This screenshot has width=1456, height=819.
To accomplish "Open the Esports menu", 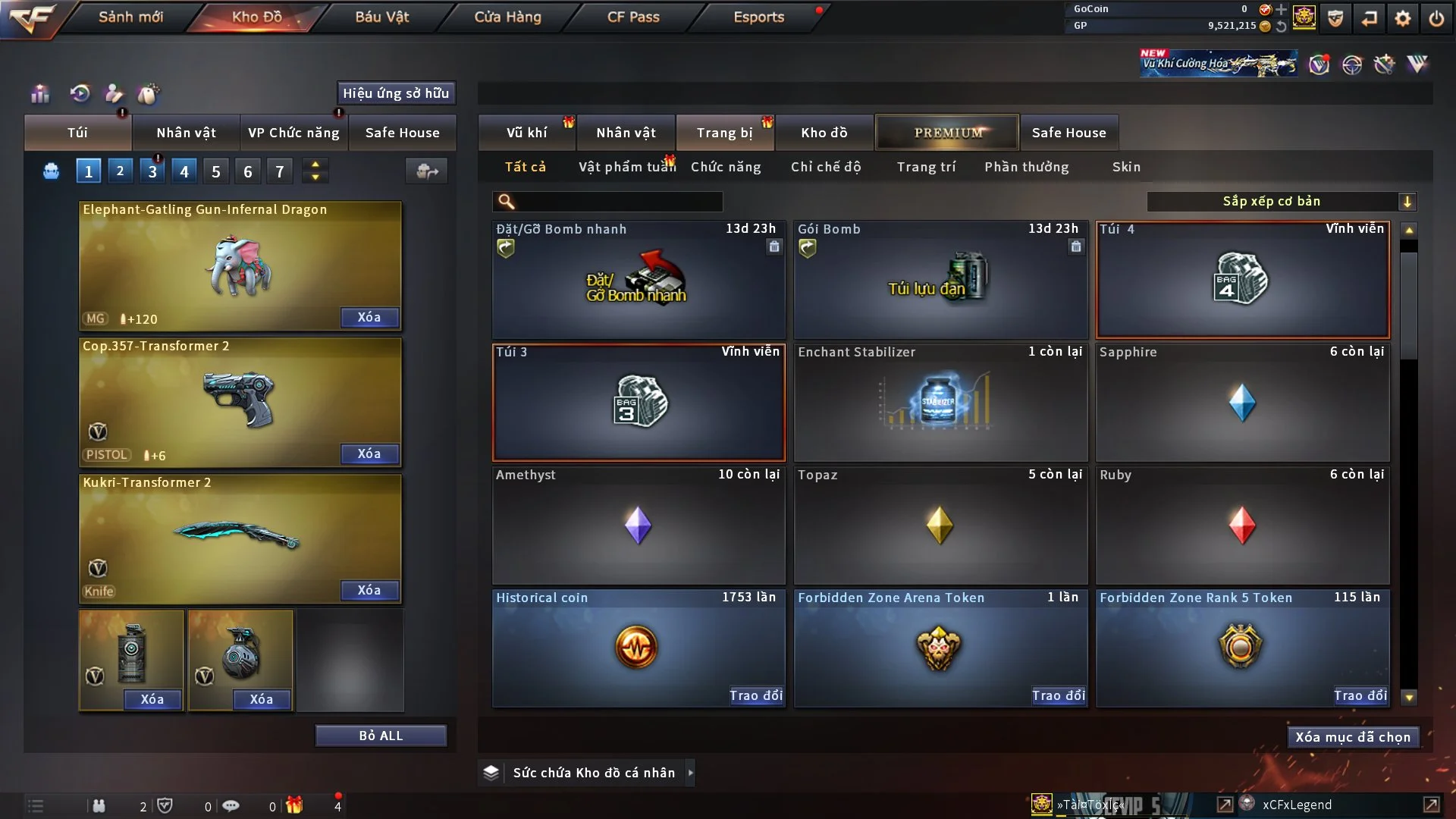I will click(x=758, y=17).
